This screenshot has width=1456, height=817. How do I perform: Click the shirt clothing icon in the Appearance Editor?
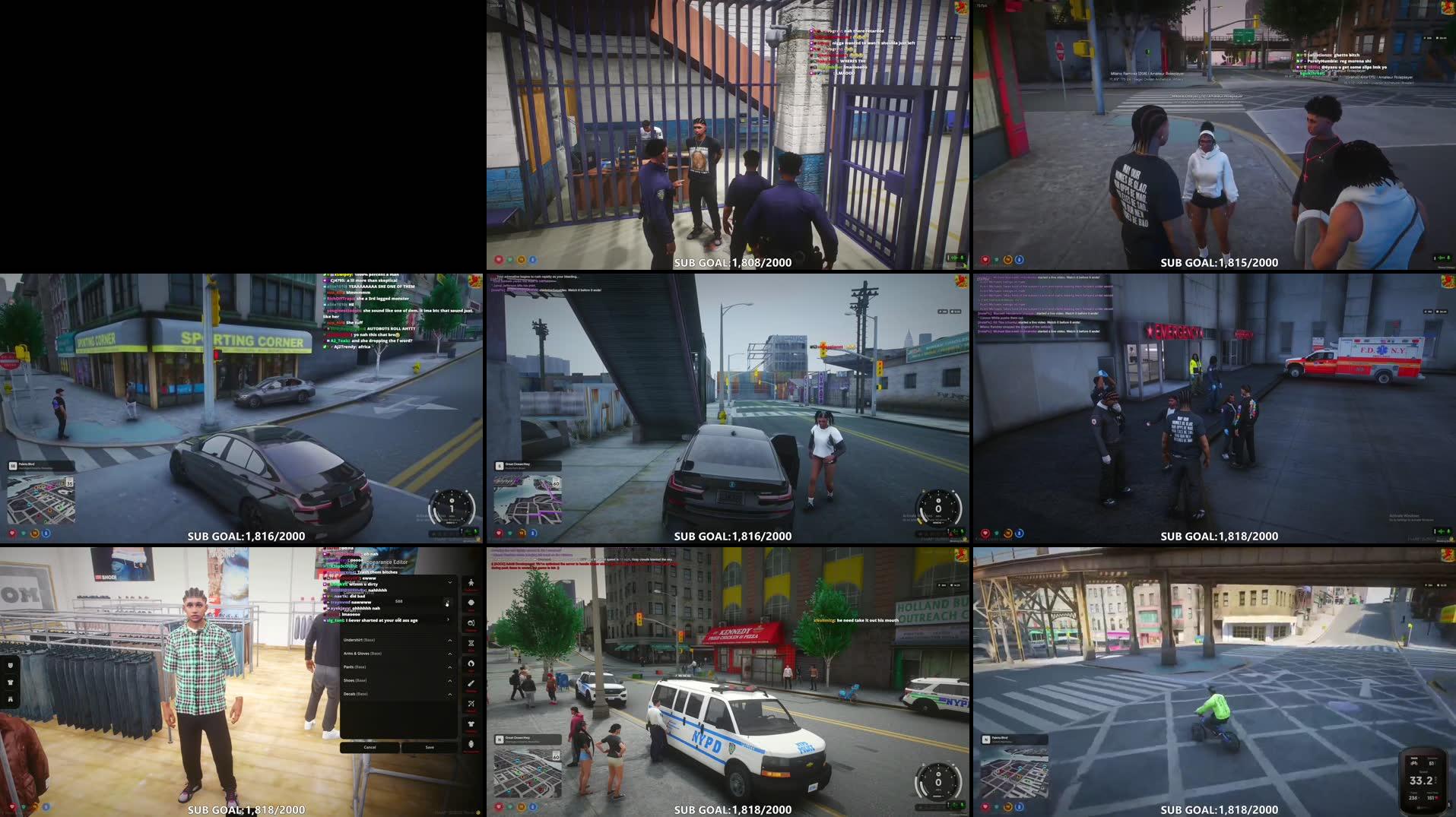471,722
